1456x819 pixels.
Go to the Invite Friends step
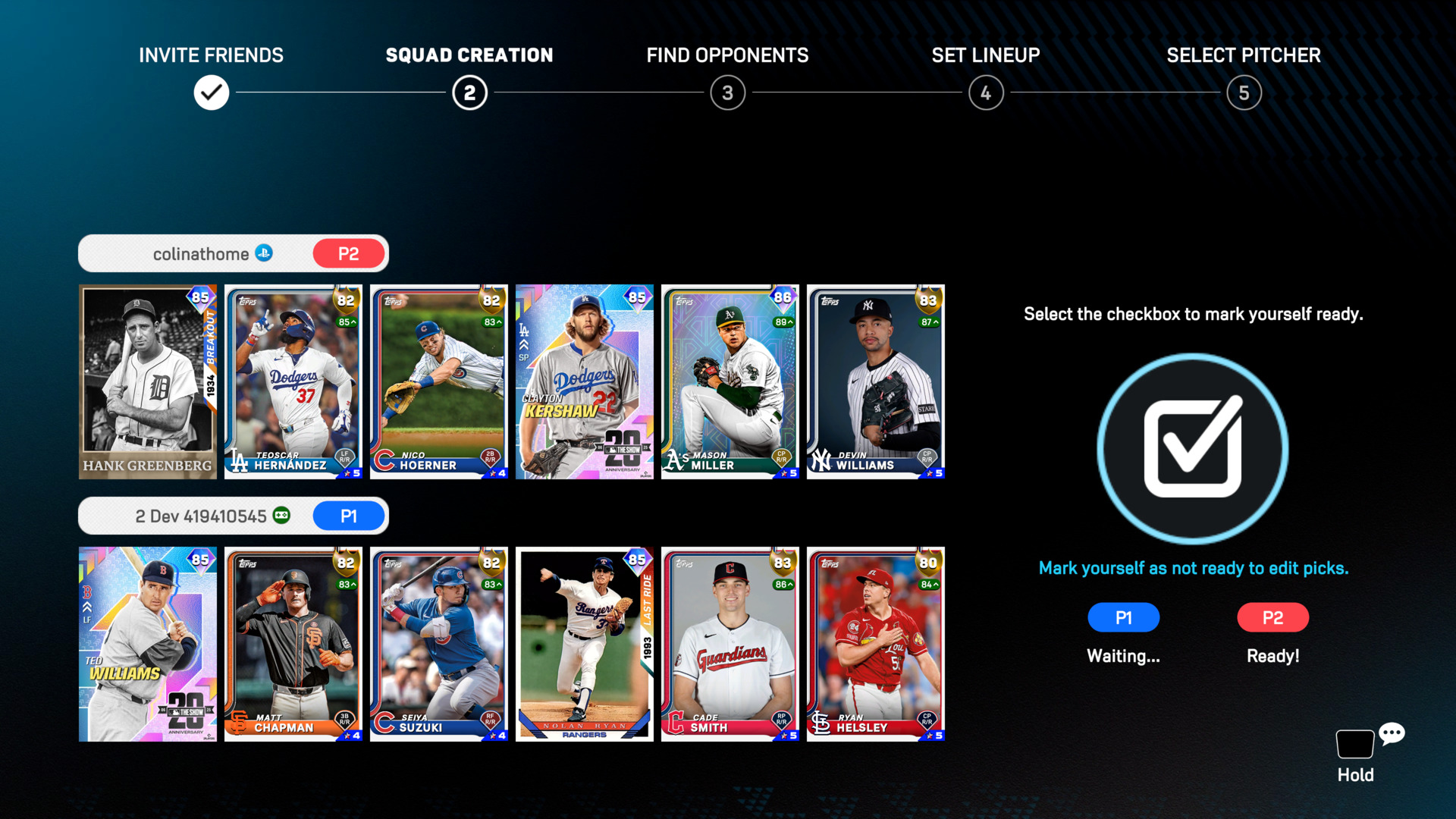pyautogui.click(x=211, y=93)
